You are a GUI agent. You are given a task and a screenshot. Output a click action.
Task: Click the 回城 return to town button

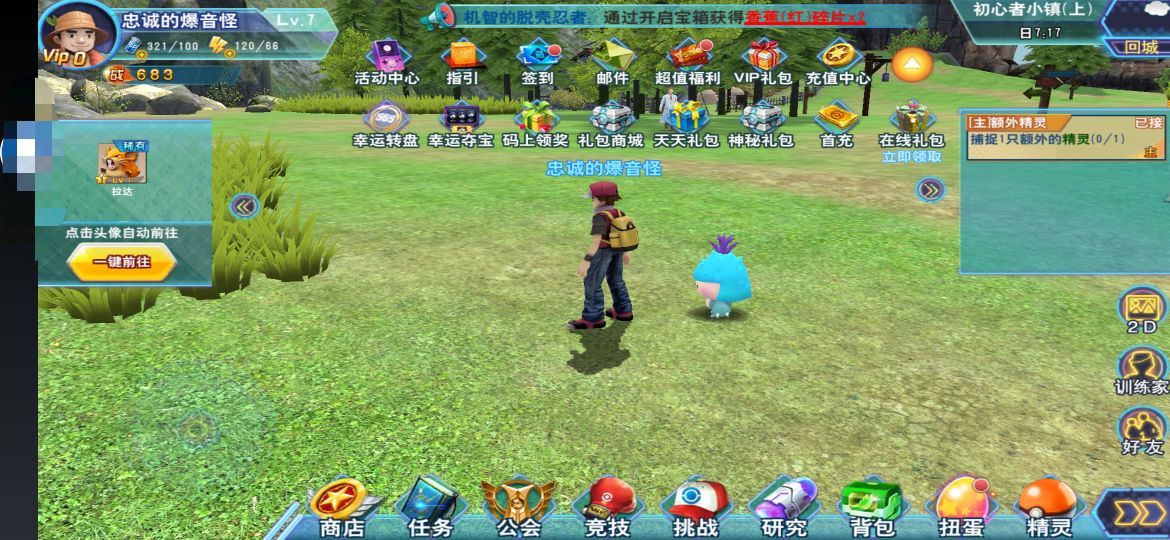coord(1141,47)
